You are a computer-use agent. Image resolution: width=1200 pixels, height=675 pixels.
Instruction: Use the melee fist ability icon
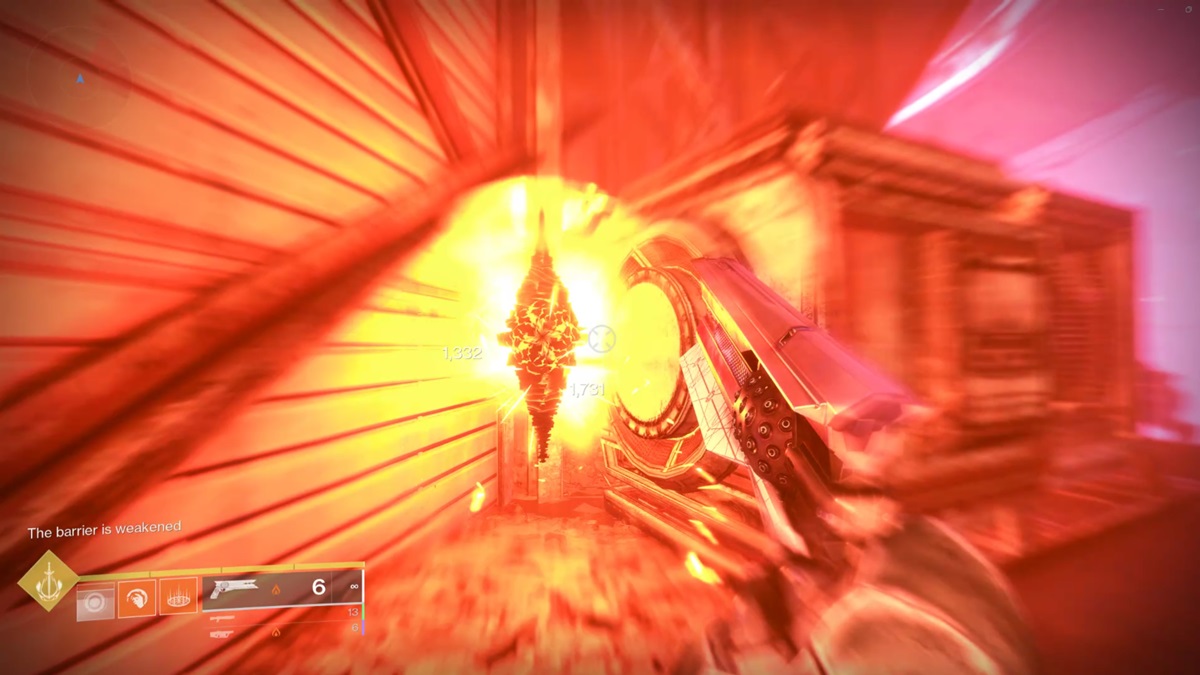pyautogui.click(x=137, y=599)
